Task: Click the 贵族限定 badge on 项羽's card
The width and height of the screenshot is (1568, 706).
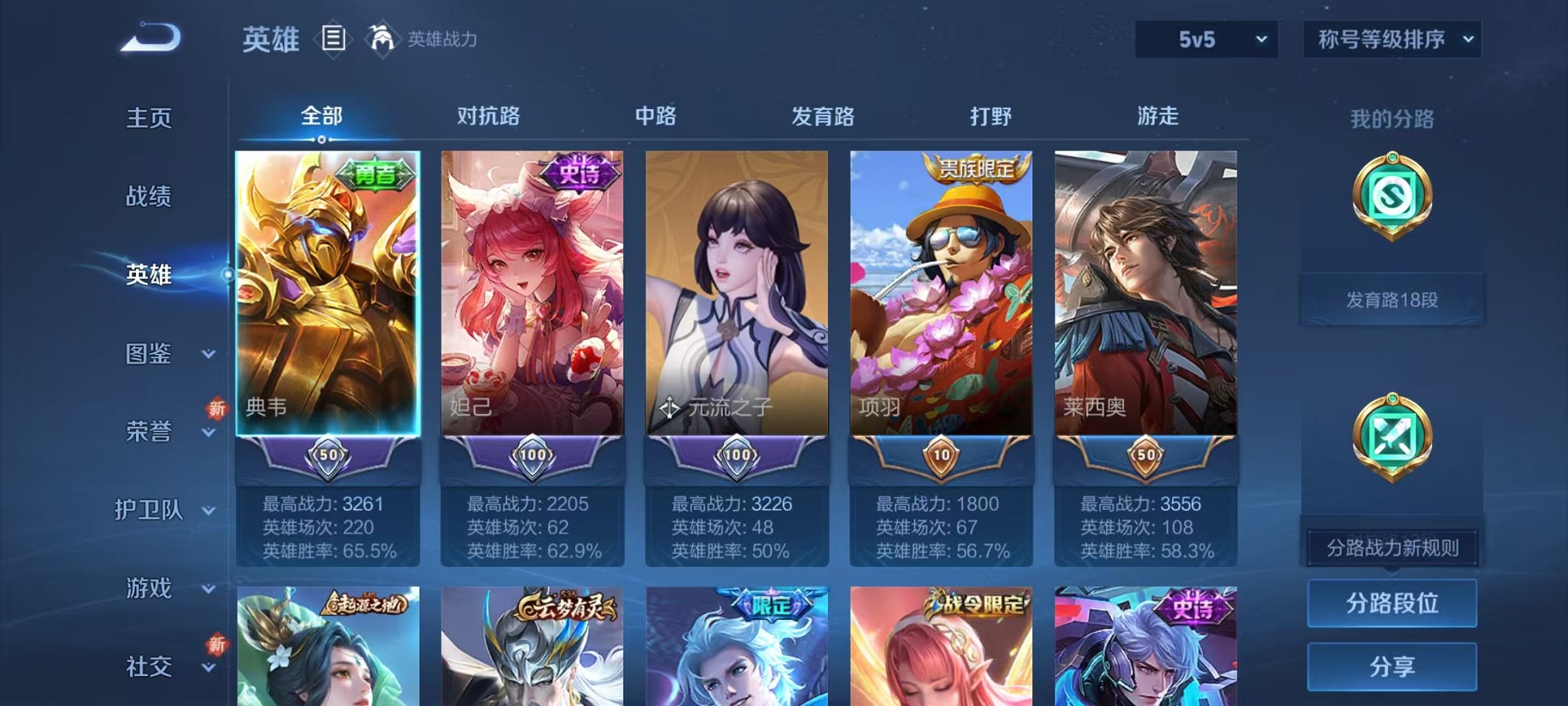Action: 977,169
